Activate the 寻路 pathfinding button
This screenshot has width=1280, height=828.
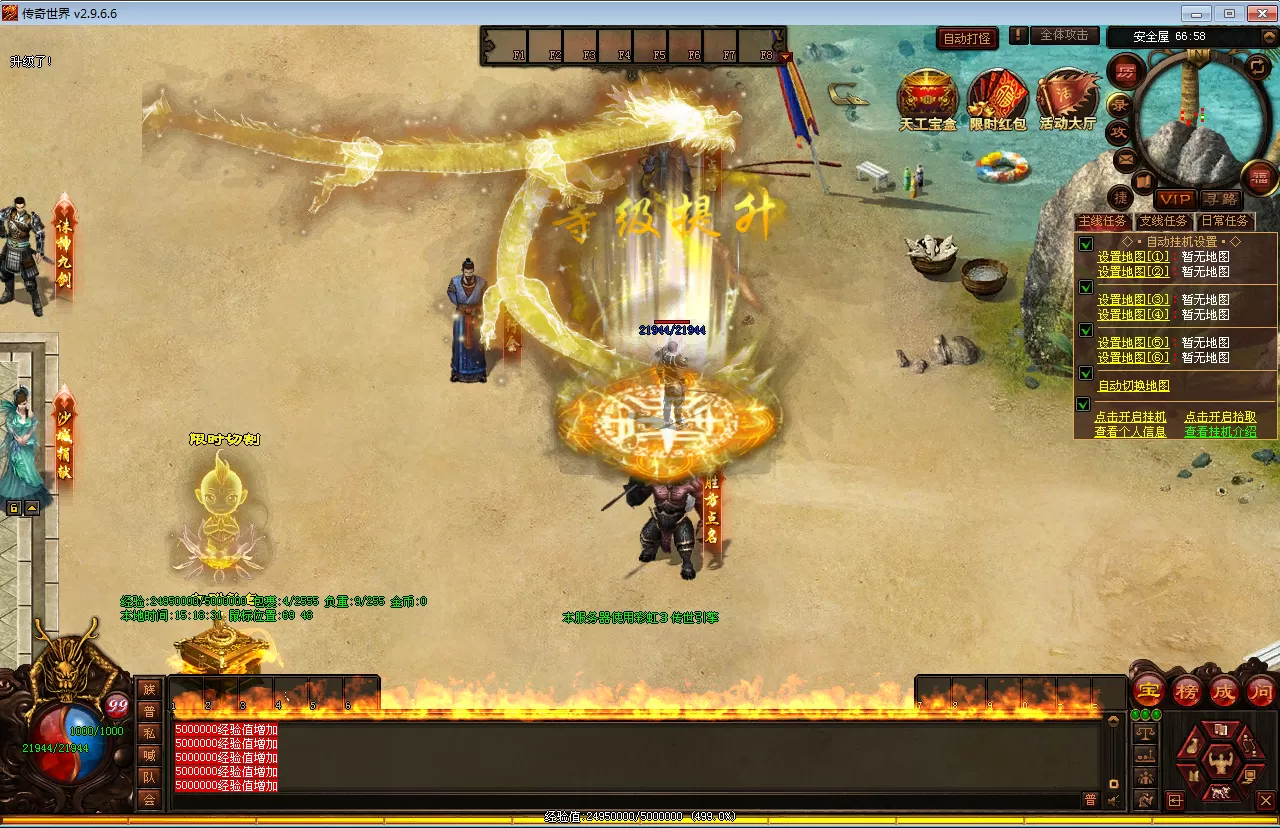[1220, 199]
